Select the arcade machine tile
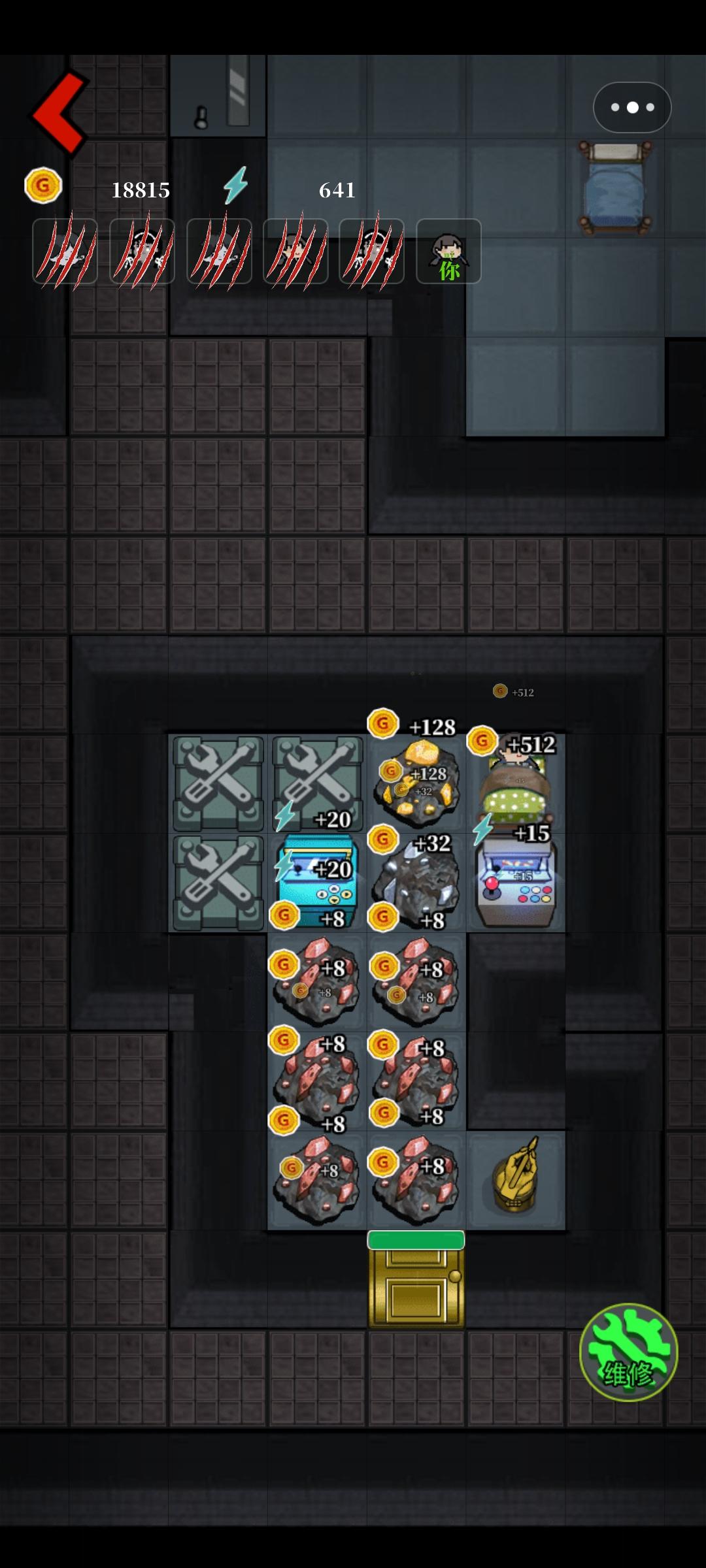The height and width of the screenshot is (1568, 706). pos(516,883)
